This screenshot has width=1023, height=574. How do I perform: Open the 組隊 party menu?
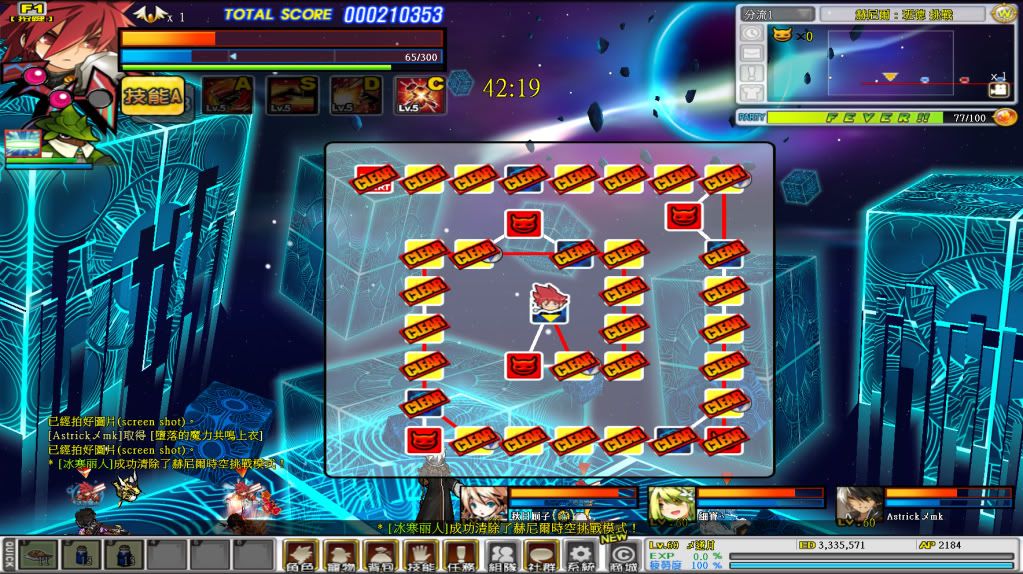click(x=501, y=555)
